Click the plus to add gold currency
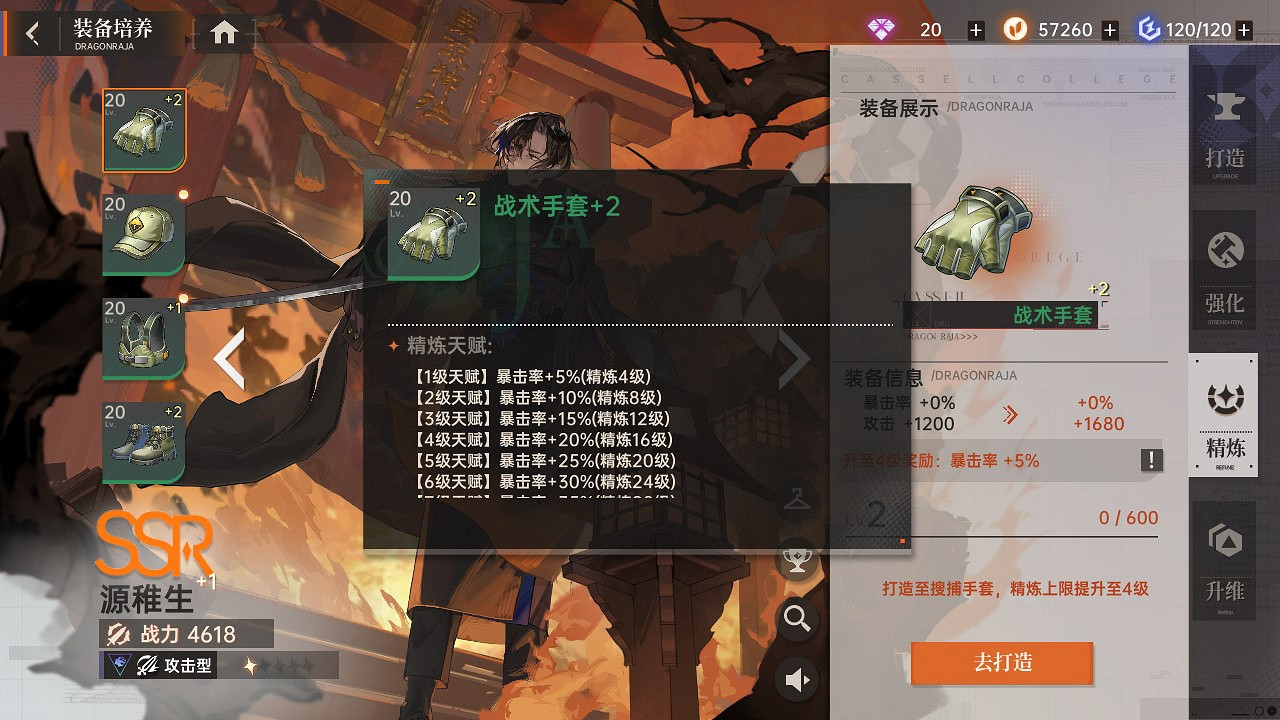1280x720 pixels. [x=1110, y=30]
